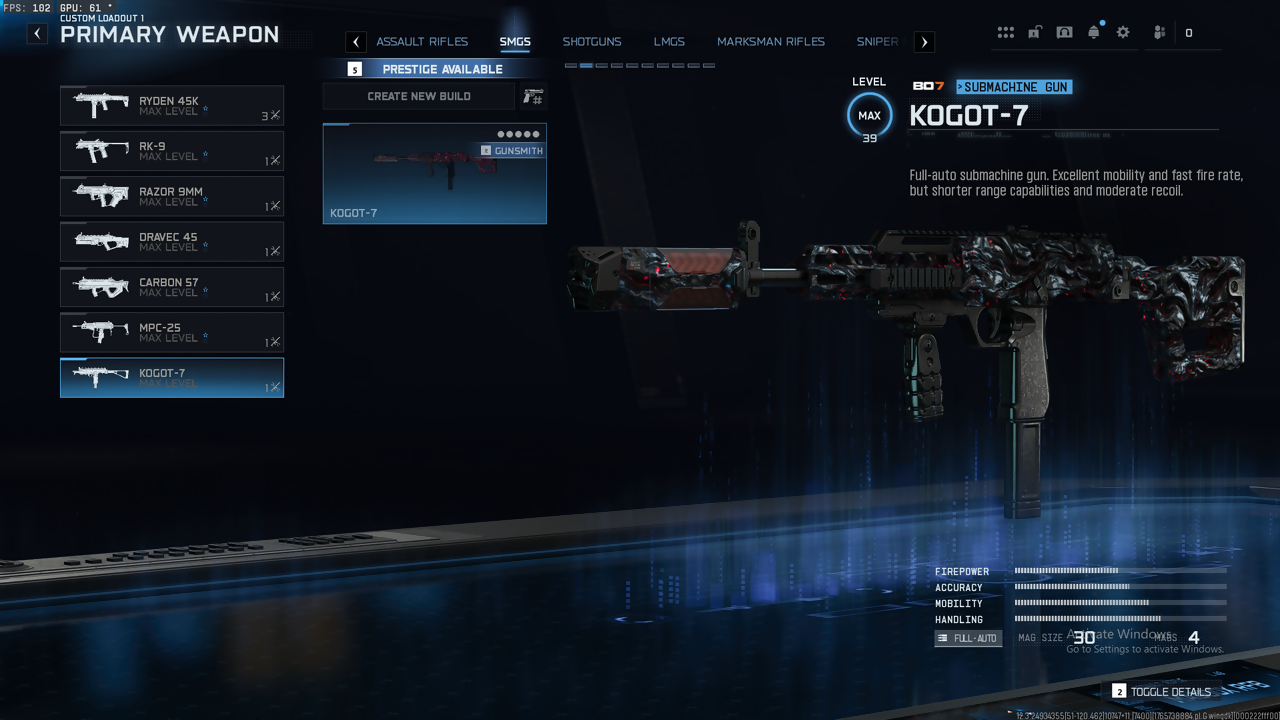Open the Shotguns category
The height and width of the screenshot is (720, 1280).
tap(592, 42)
